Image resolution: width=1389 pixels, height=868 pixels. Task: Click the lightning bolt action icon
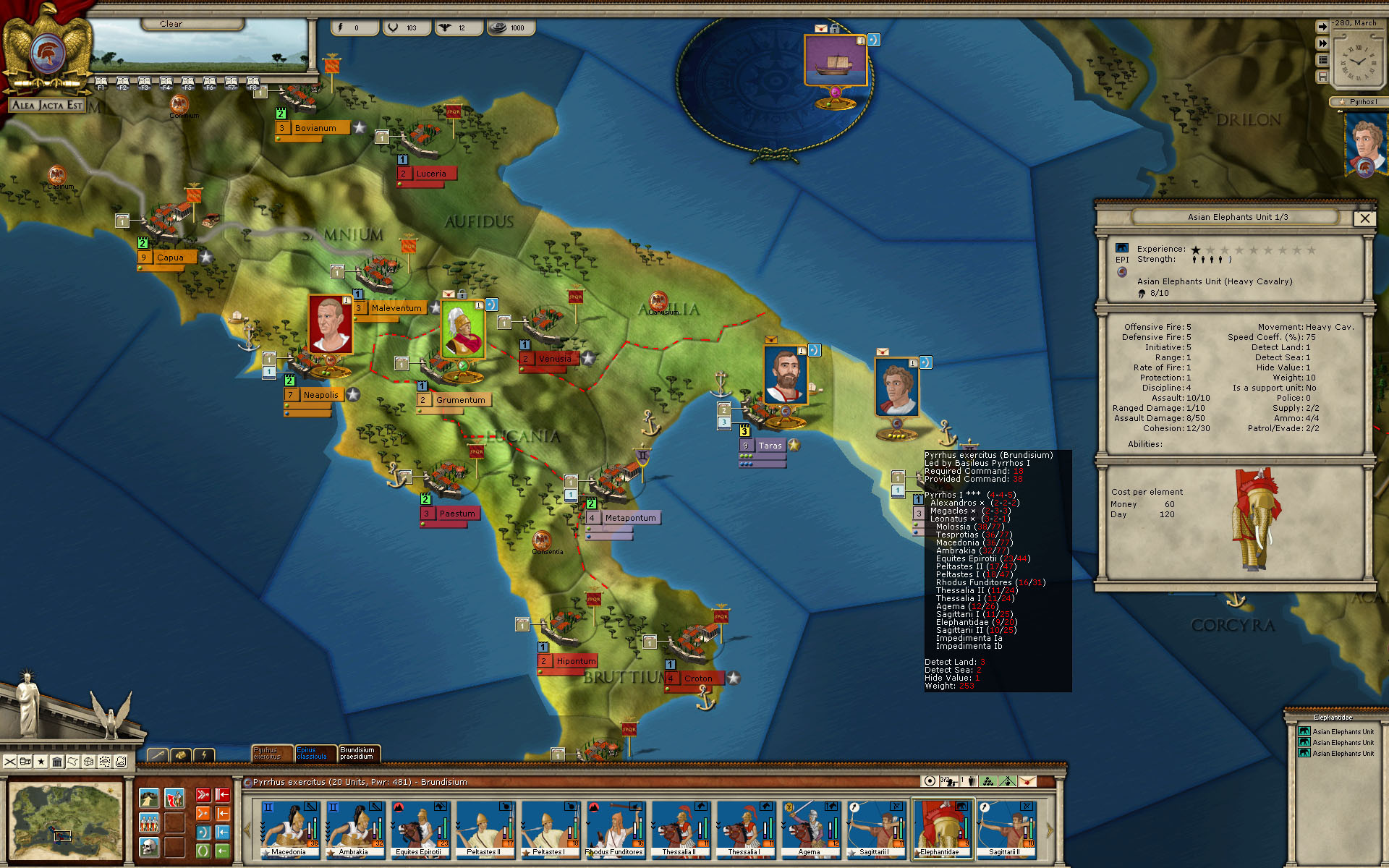[x=206, y=755]
